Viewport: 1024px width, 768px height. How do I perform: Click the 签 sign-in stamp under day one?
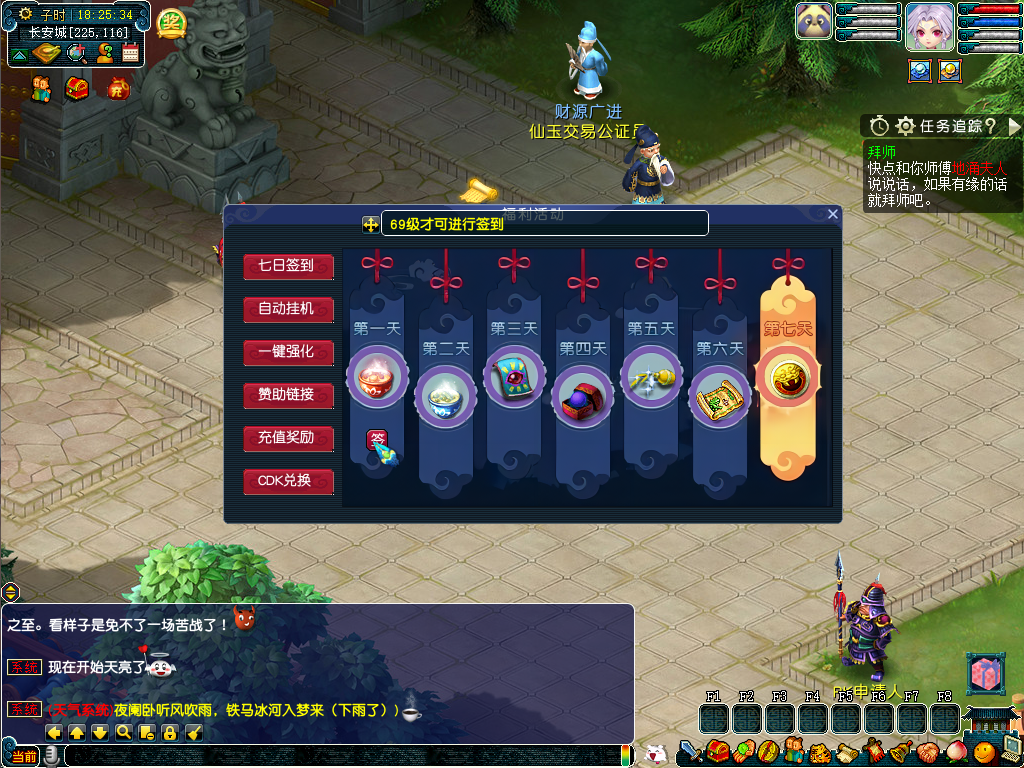coord(379,438)
